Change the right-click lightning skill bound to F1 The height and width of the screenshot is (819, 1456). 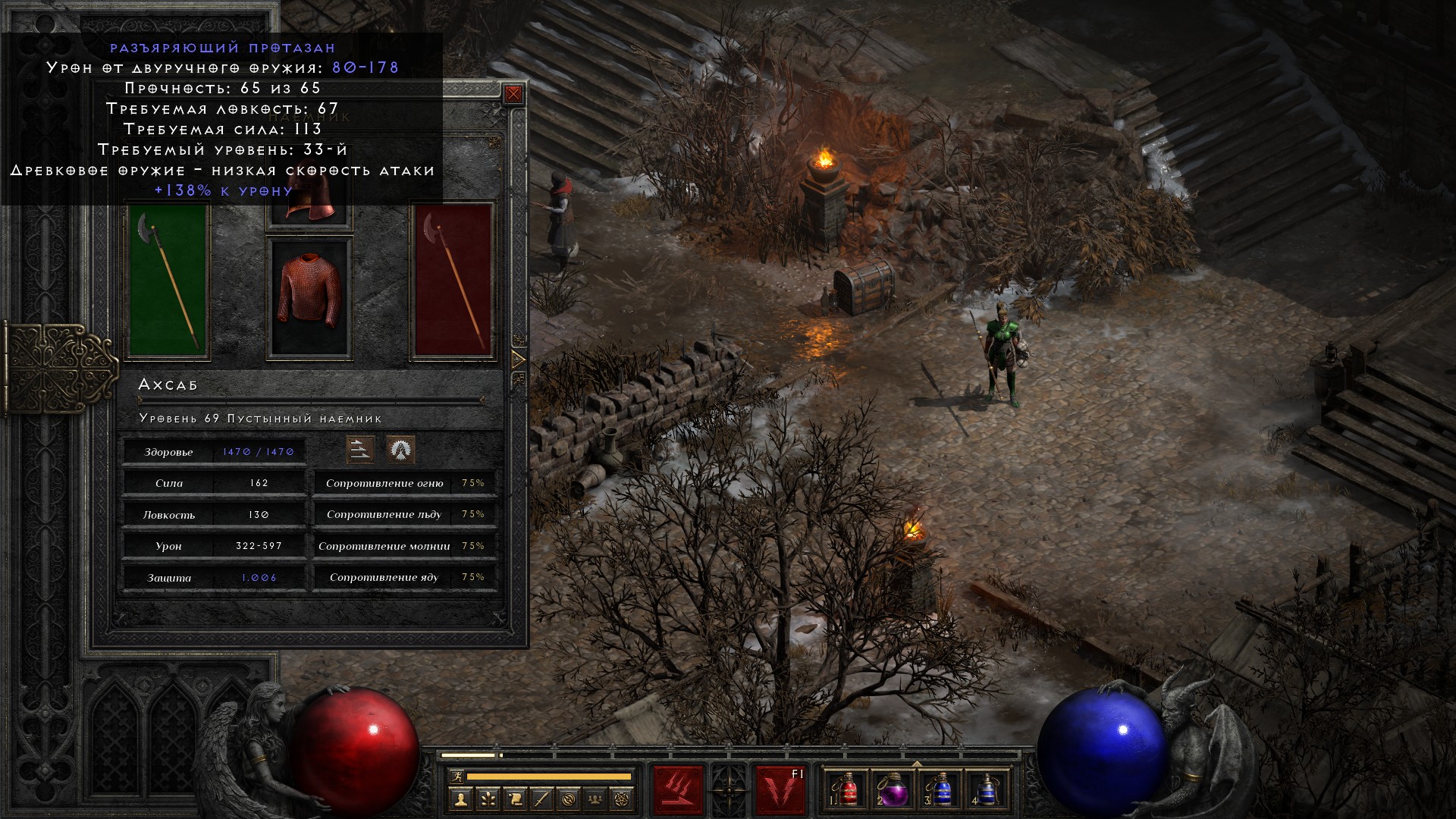(x=780, y=790)
